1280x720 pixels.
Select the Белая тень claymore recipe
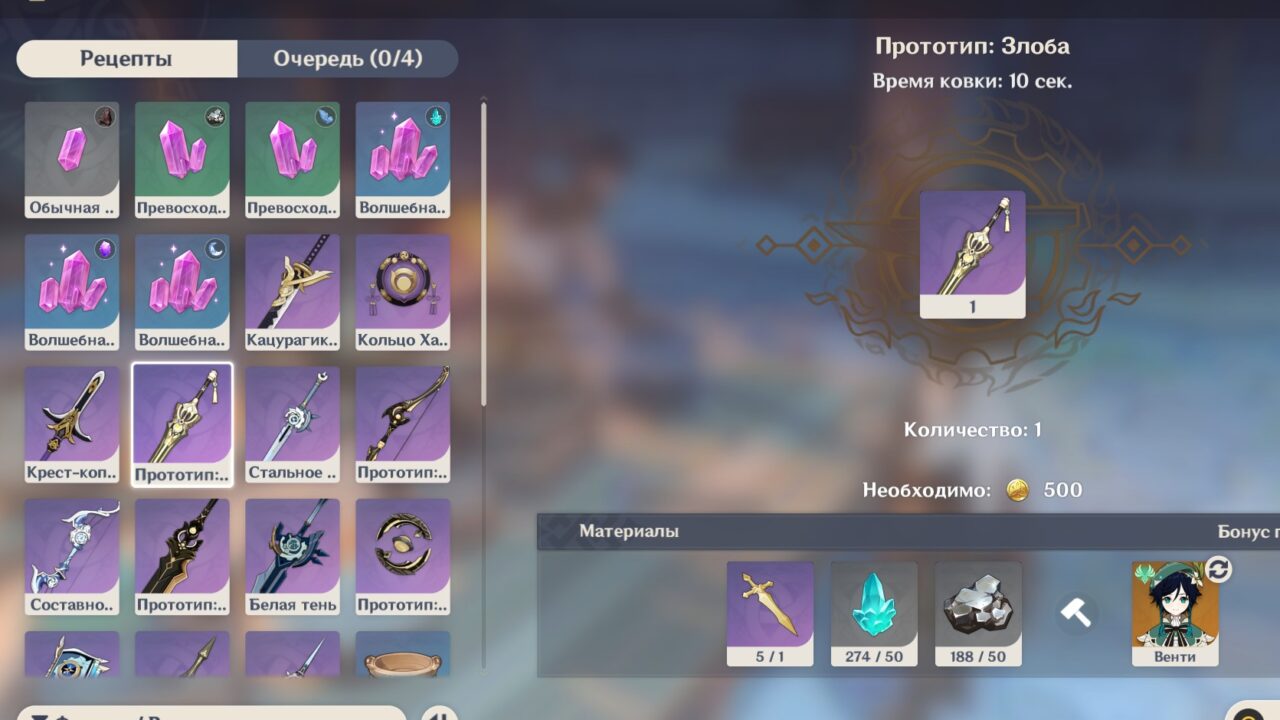pyautogui.click(x=292, y=556)
